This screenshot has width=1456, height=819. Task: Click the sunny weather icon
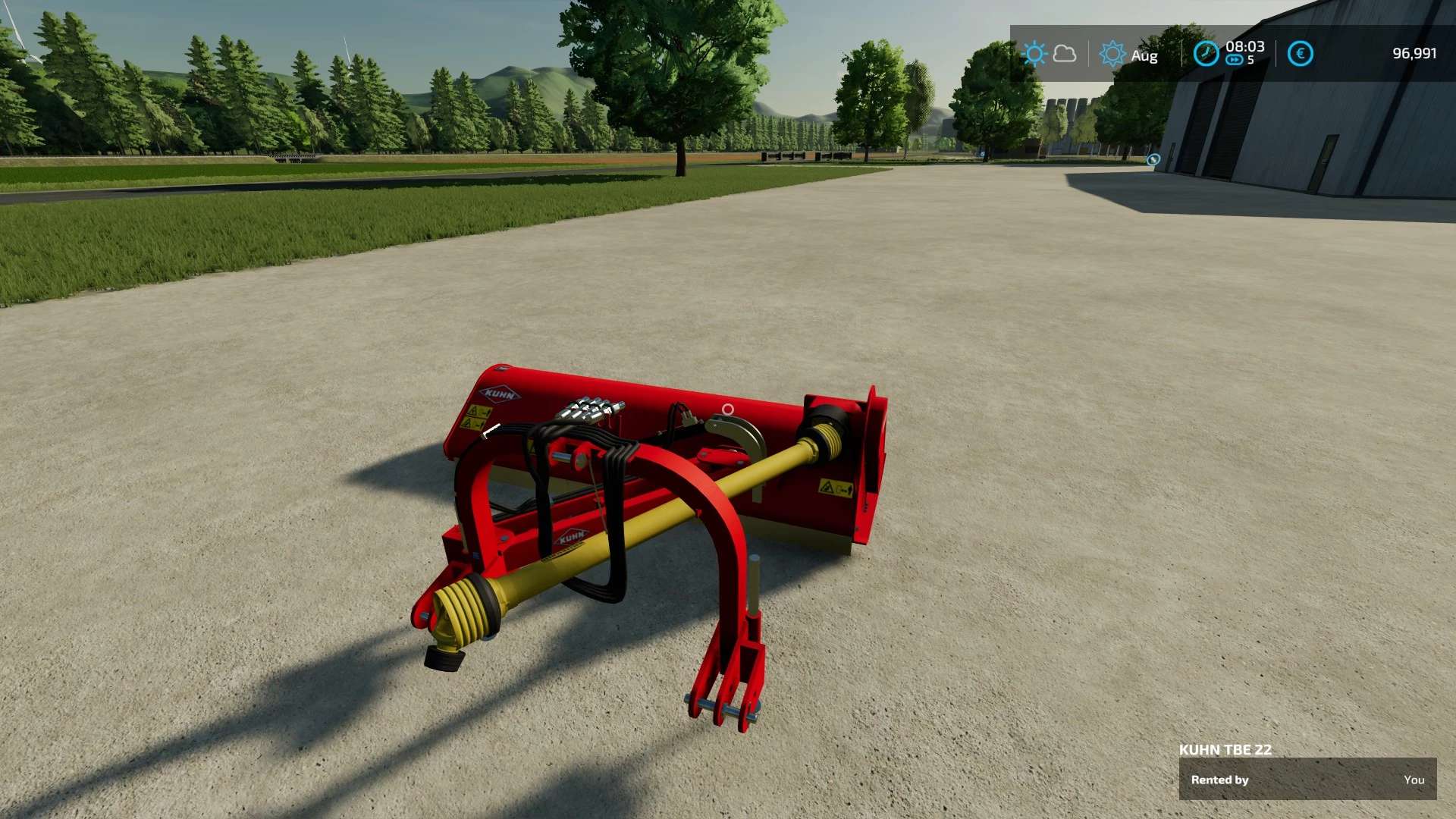coord(1034,54)
